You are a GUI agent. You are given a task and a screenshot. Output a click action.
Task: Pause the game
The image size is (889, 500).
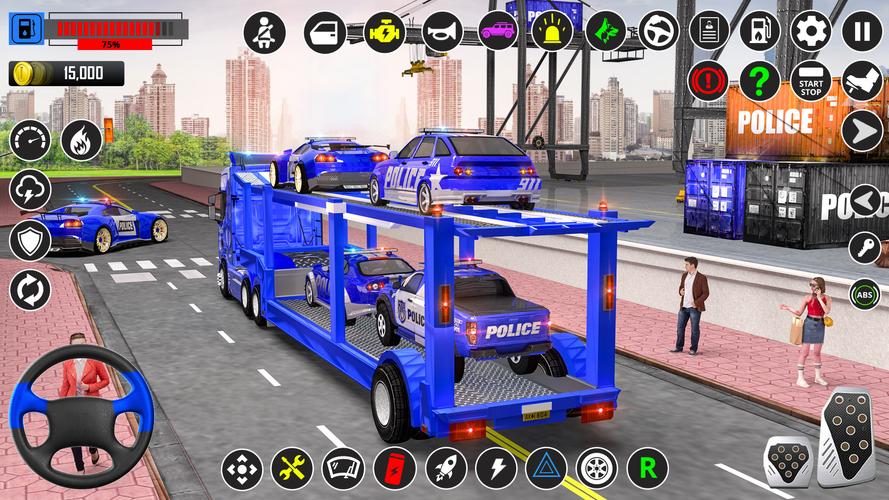pyautogui.click(x=862, y=31)
